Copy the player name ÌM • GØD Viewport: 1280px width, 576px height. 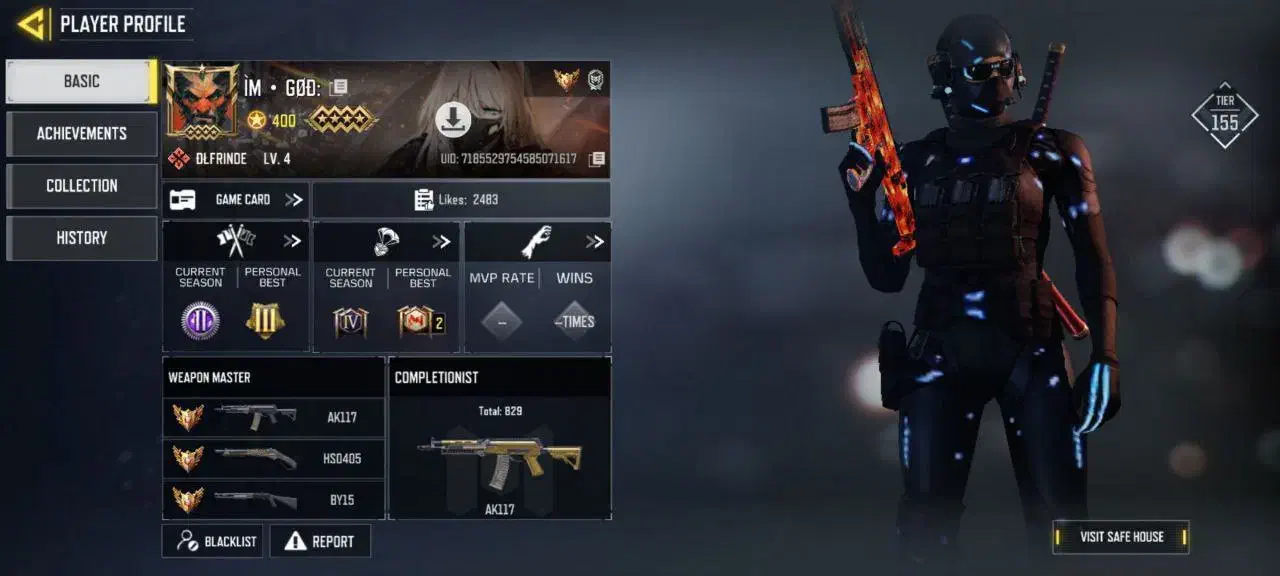339,88
